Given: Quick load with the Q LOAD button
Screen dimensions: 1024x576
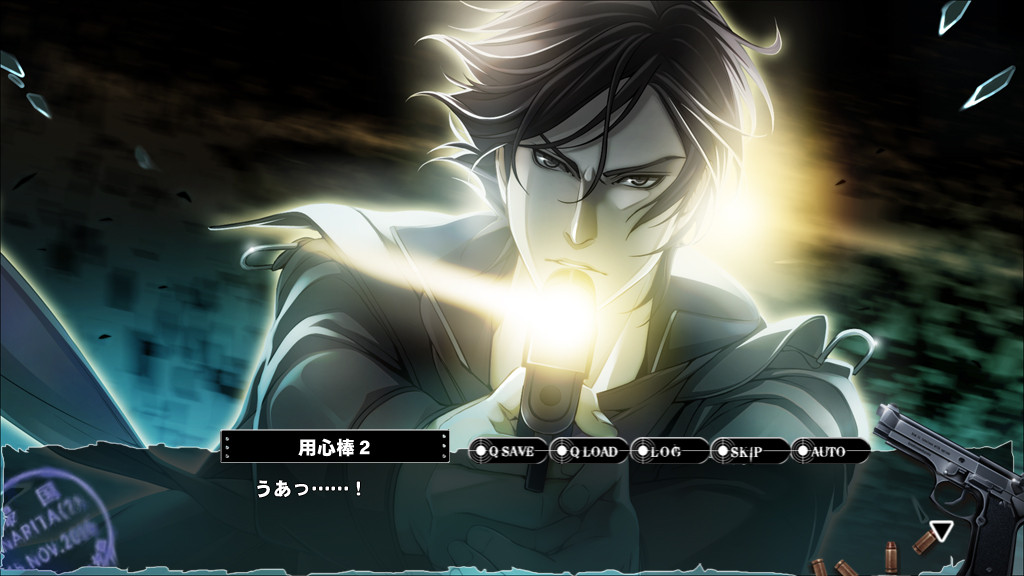Looking at the screenshot, I should tap(589, 452).
